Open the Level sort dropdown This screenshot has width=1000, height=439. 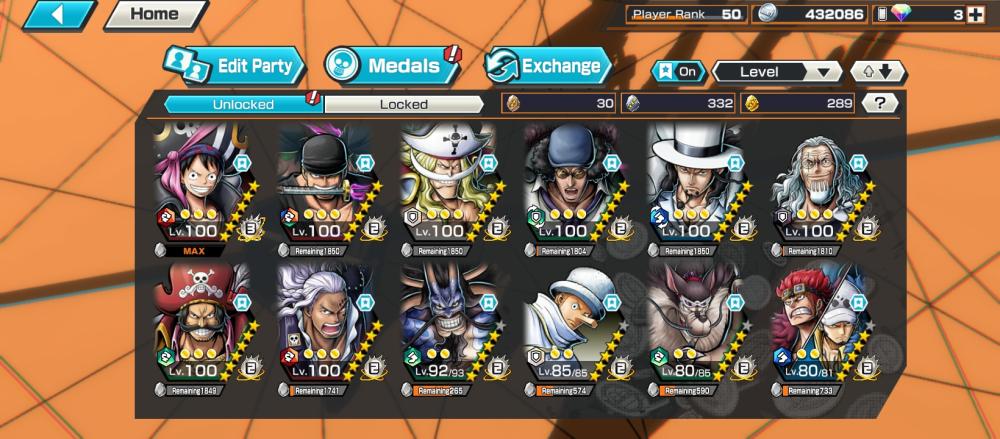[777, 72]
